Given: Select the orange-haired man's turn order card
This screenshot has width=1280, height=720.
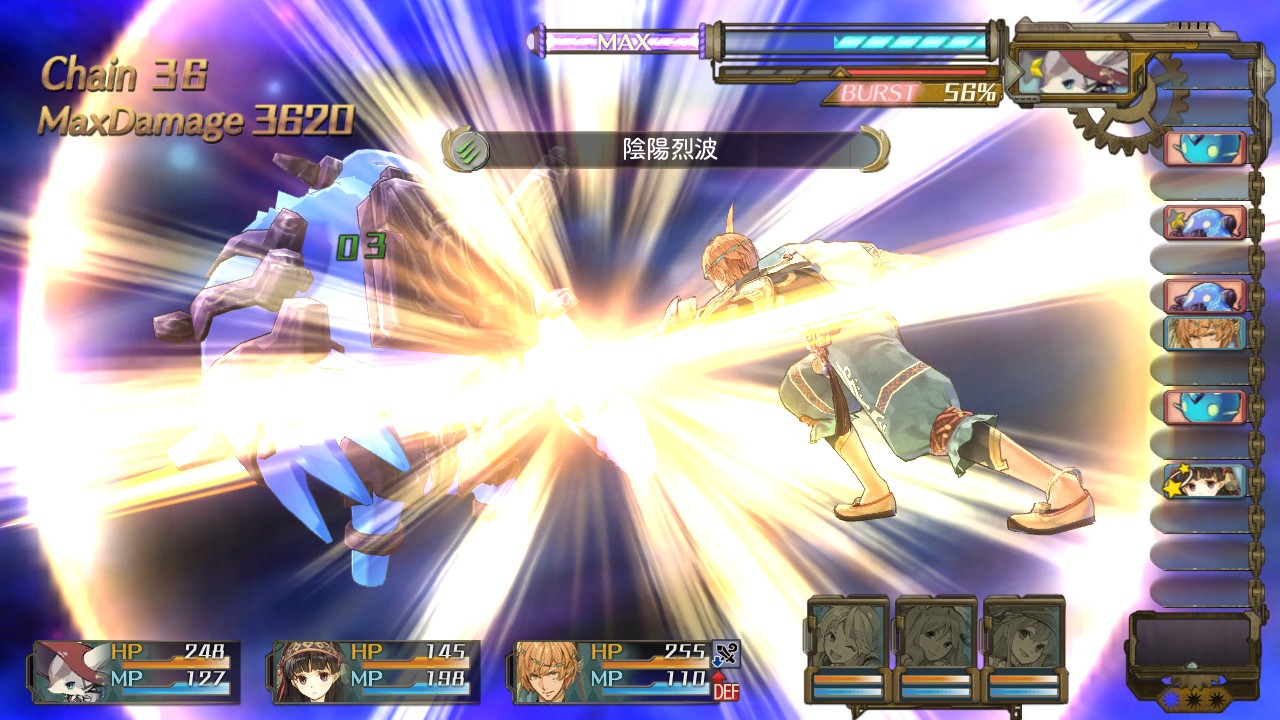Looking at the screenshot, I should [x=1205, y=333].
